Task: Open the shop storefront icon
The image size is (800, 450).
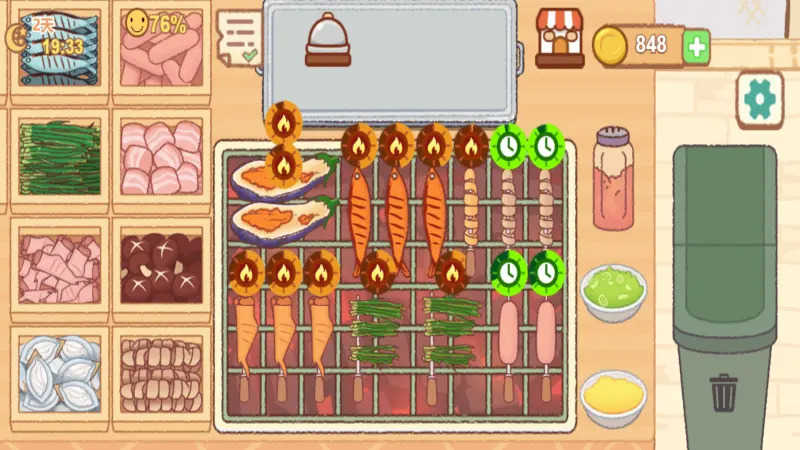Action: (x=559, y=39)
